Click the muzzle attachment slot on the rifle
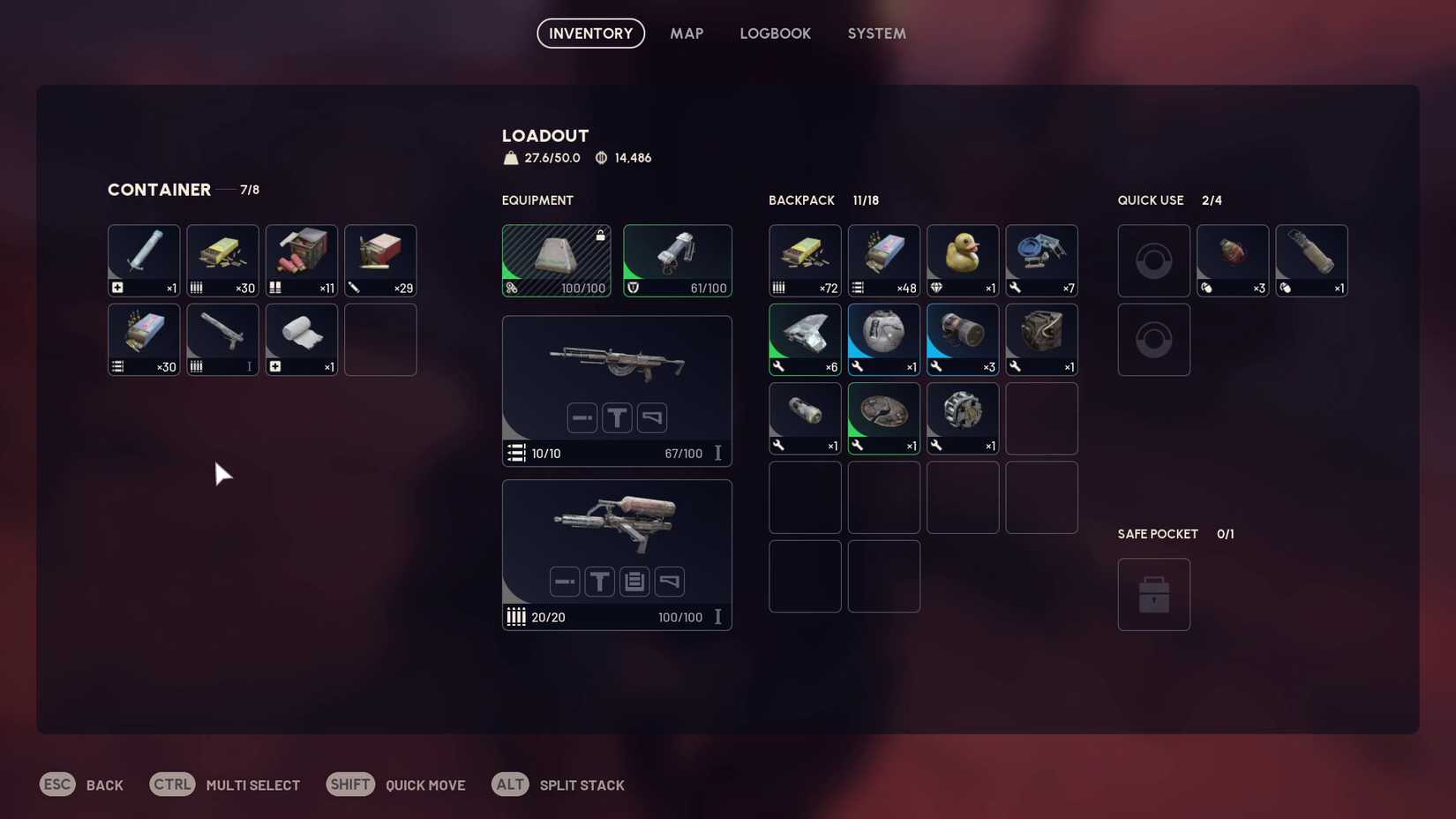The width and height of the screenshot is (1456, 819). [582, 417]
